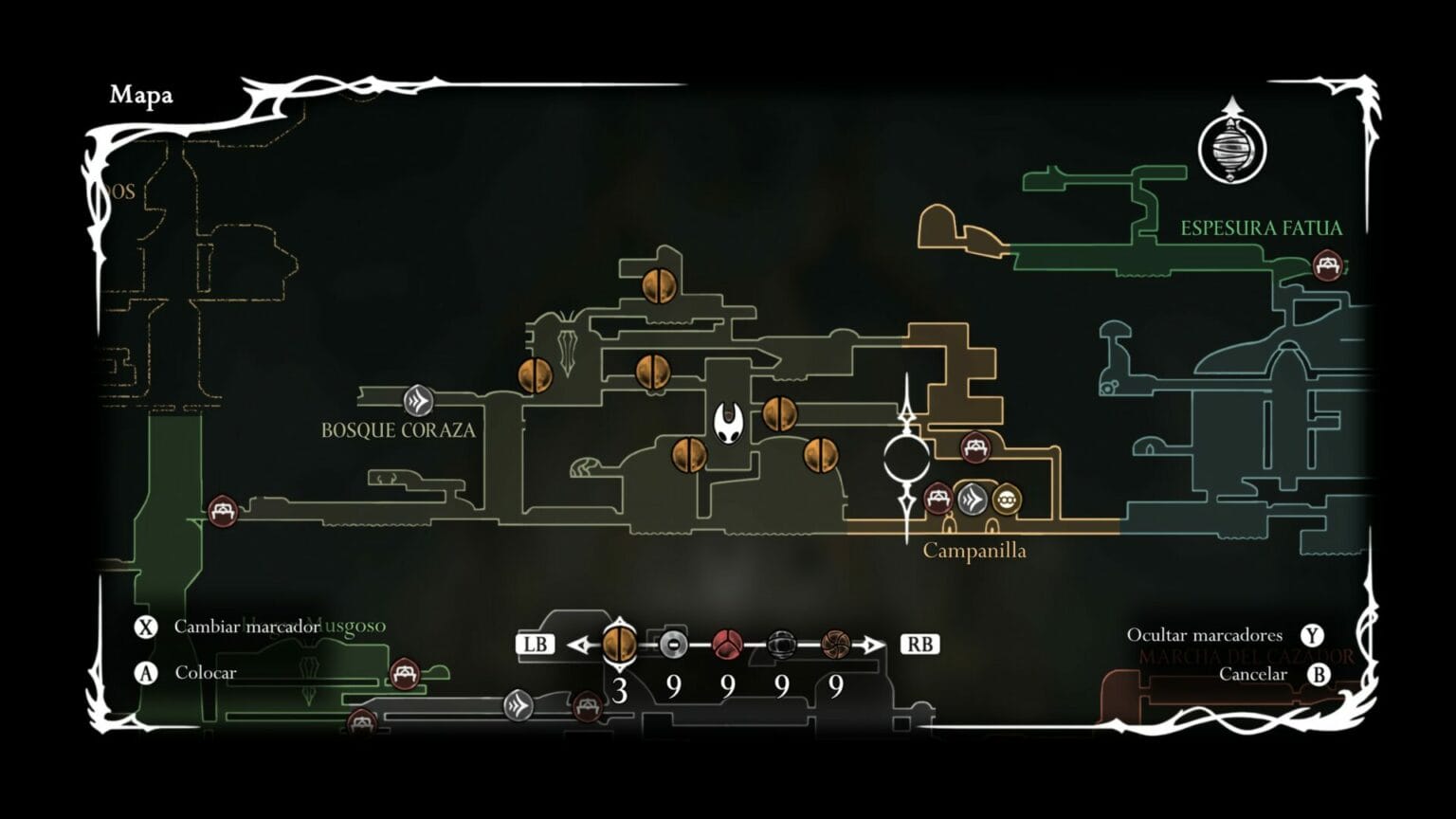Screen dimensions: 1456x819
Task: Click the left arrow of the marker selector
Action: (x=578, y=645)
